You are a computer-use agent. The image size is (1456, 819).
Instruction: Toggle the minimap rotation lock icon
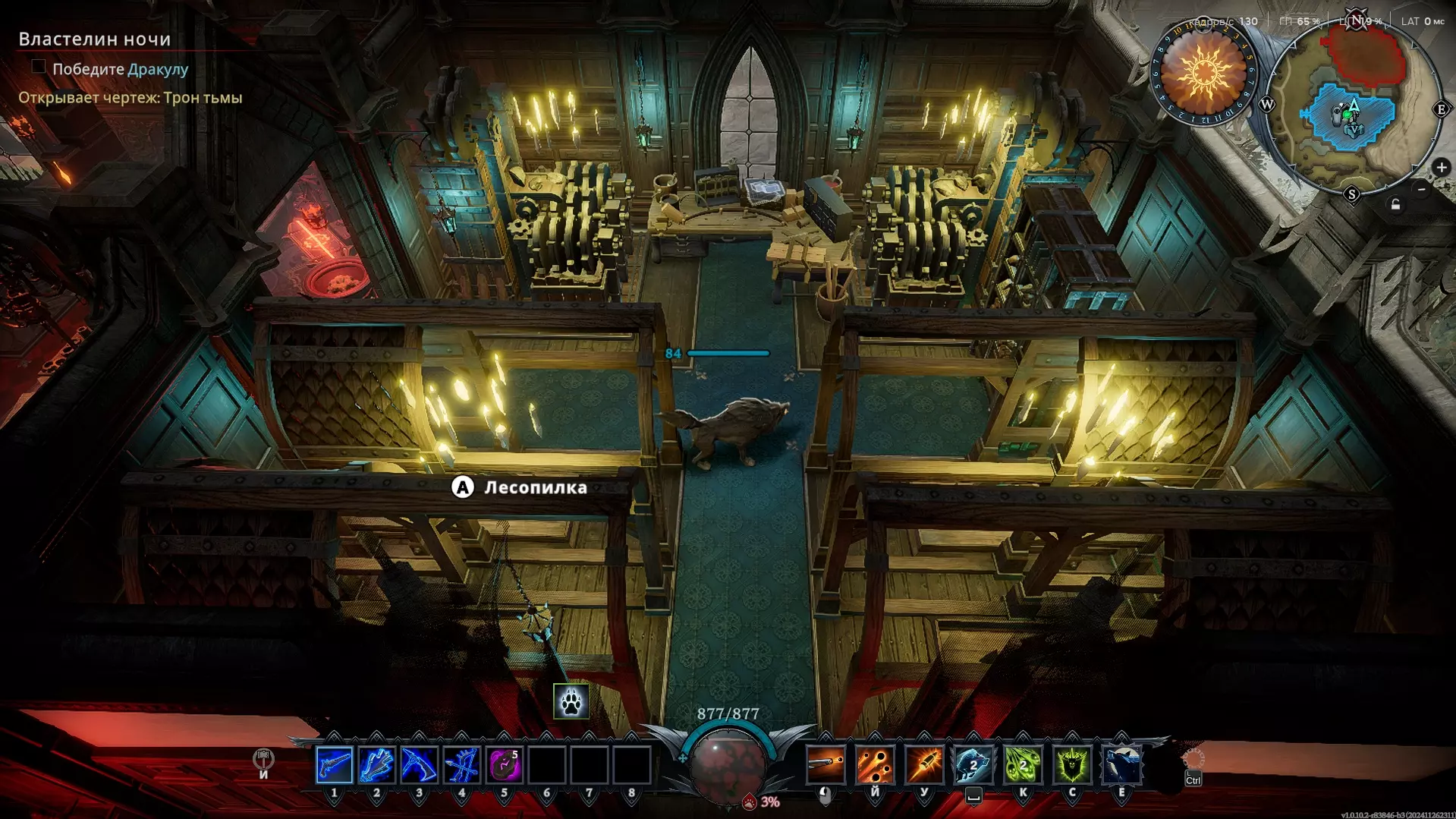pyautogui.click(x=1395, y=205)
